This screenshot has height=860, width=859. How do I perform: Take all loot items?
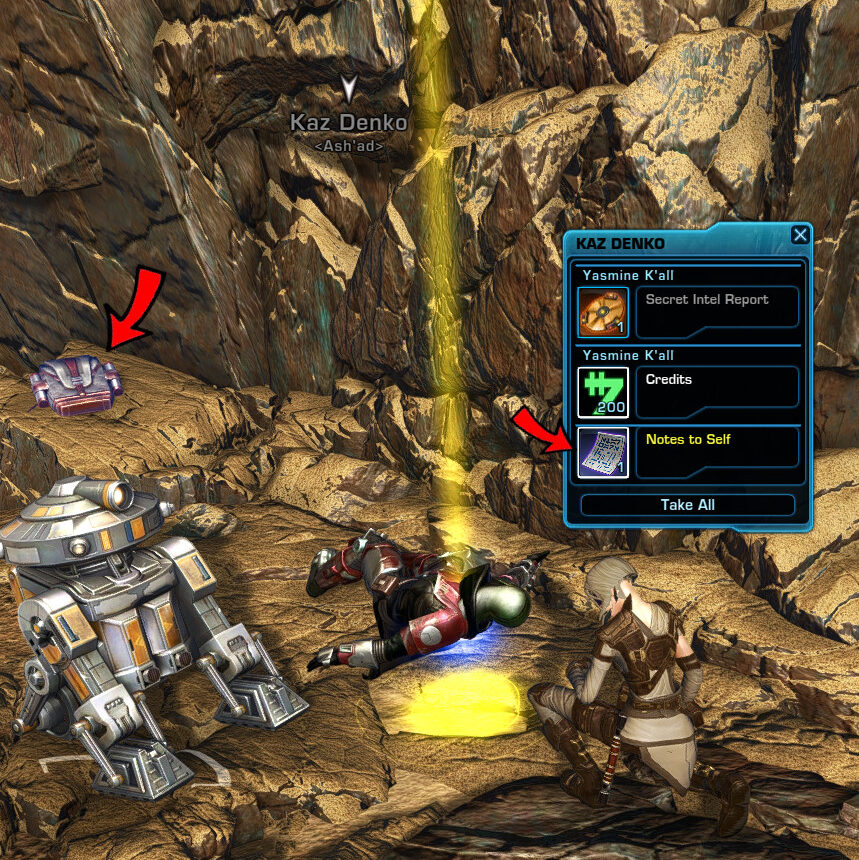click(687, 505)
